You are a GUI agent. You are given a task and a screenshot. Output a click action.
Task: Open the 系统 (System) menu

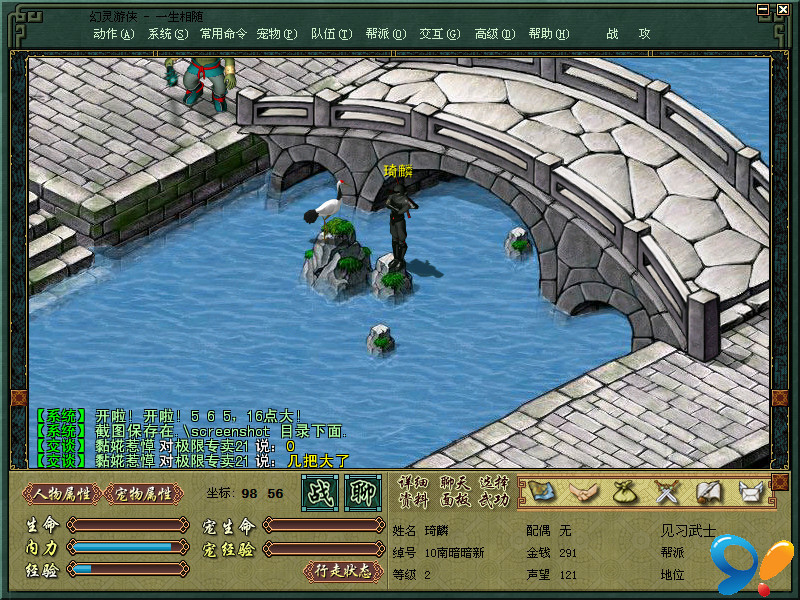(167, 33)
